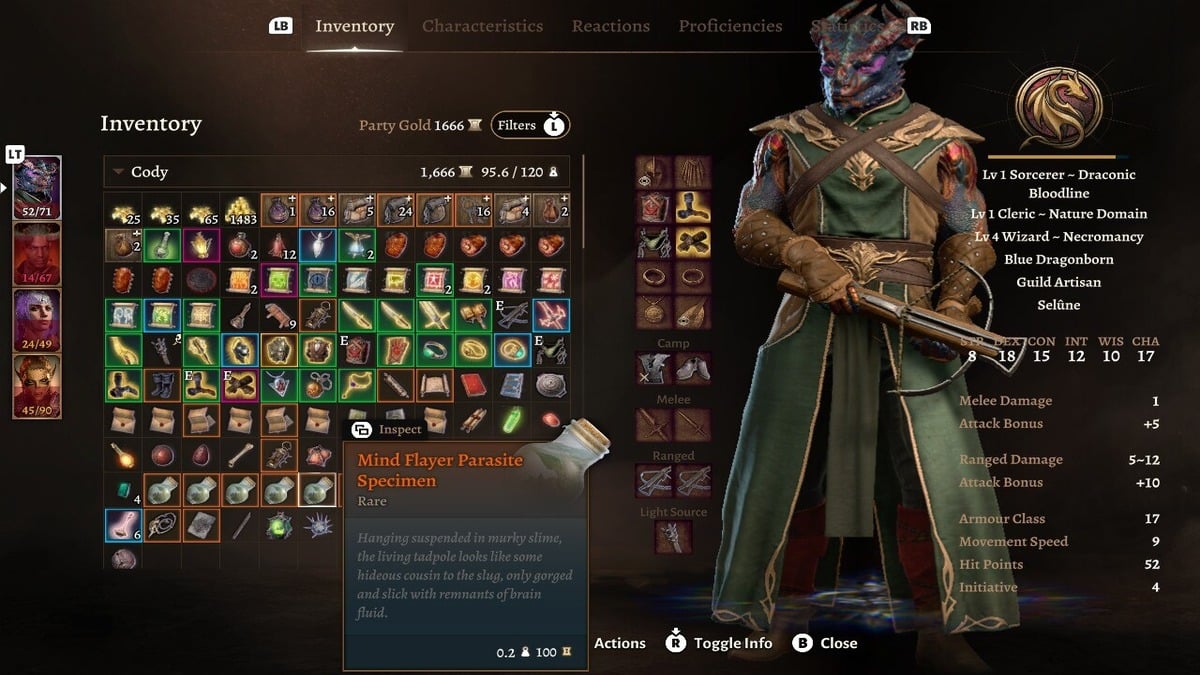Click the camp shoes equipment slot
Image resolution: width=1200 pixels, height=675 pixels.
692,368
